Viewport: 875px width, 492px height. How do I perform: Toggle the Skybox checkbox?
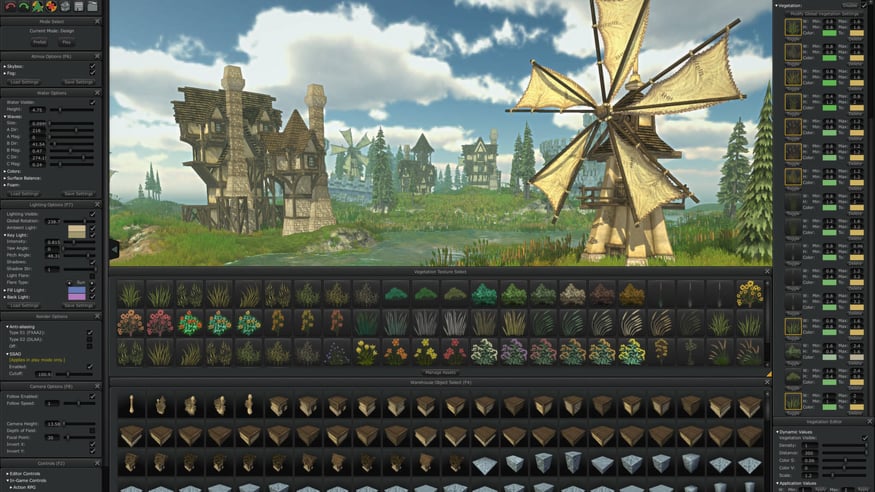tap(92, 67)
